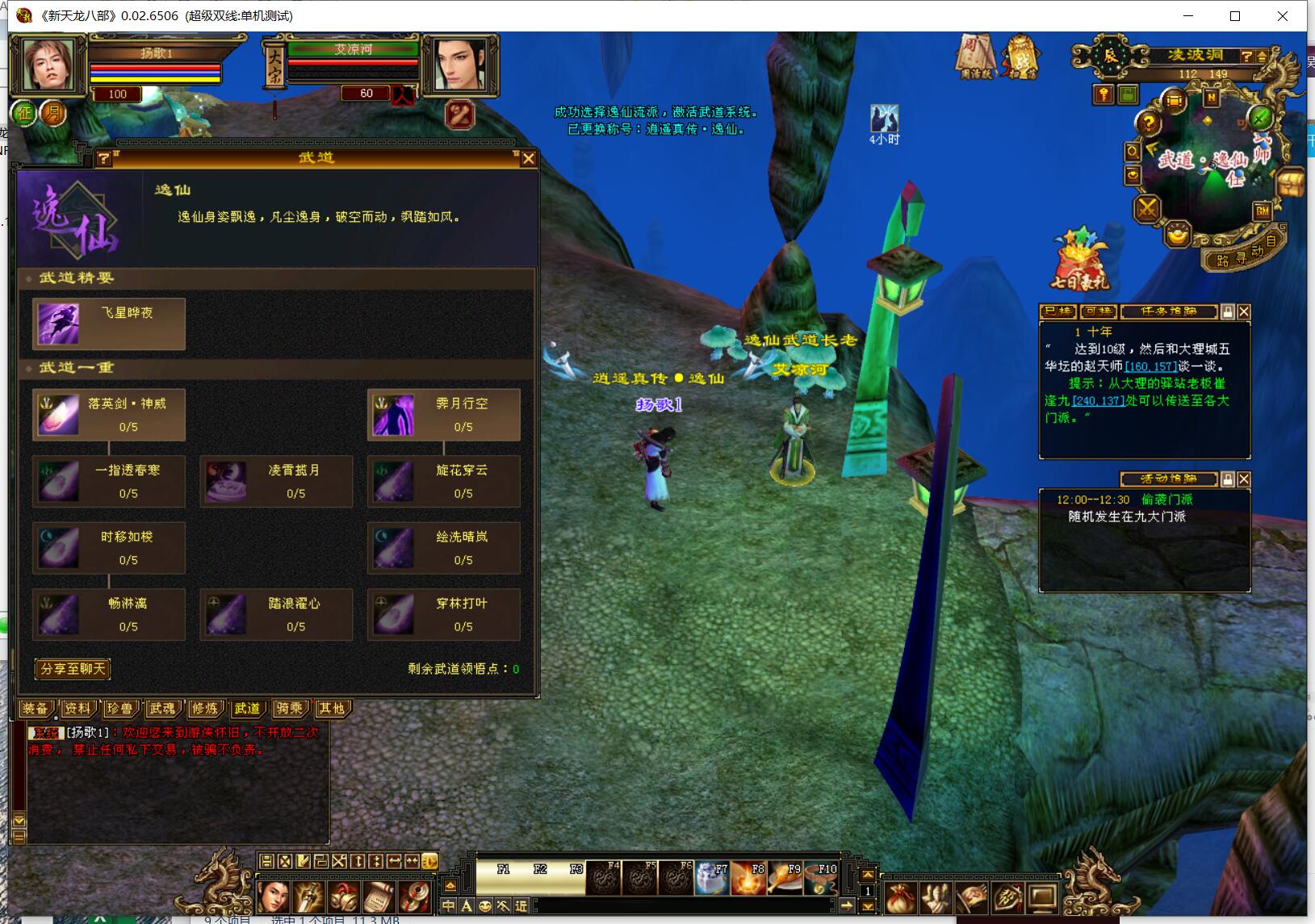This screenshot has width=1315, height=924.
Task: Select the 飞星晔夜 skill
Action: [109, 324]
